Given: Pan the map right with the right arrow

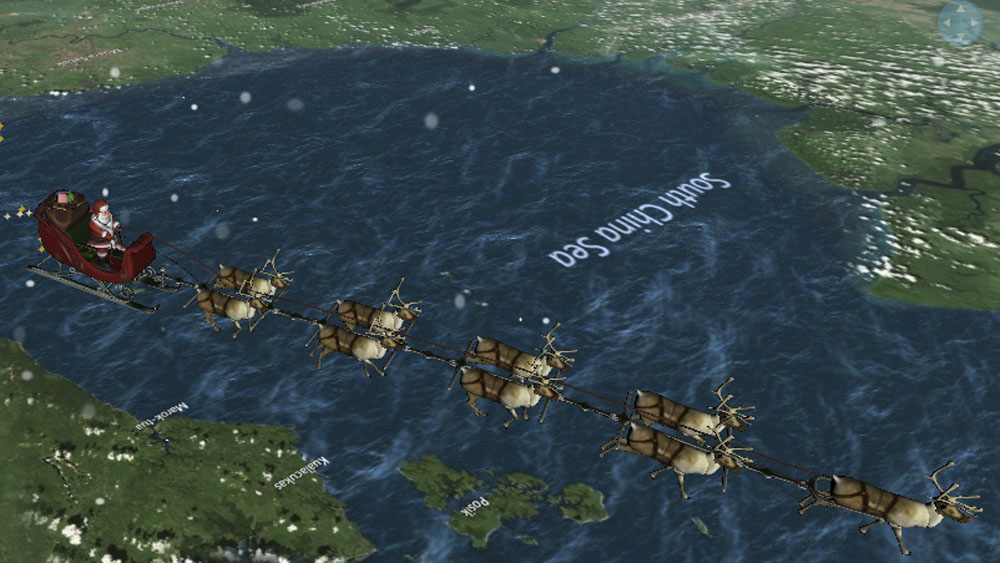Looking at the screenshot, I should 974,23.
